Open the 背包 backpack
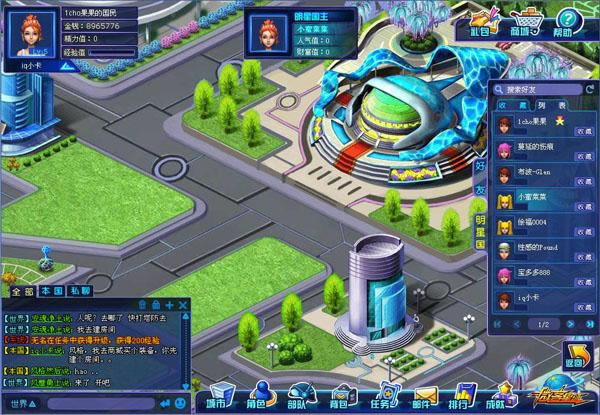This screenshot has width=600, height=415. pos(340,396)
